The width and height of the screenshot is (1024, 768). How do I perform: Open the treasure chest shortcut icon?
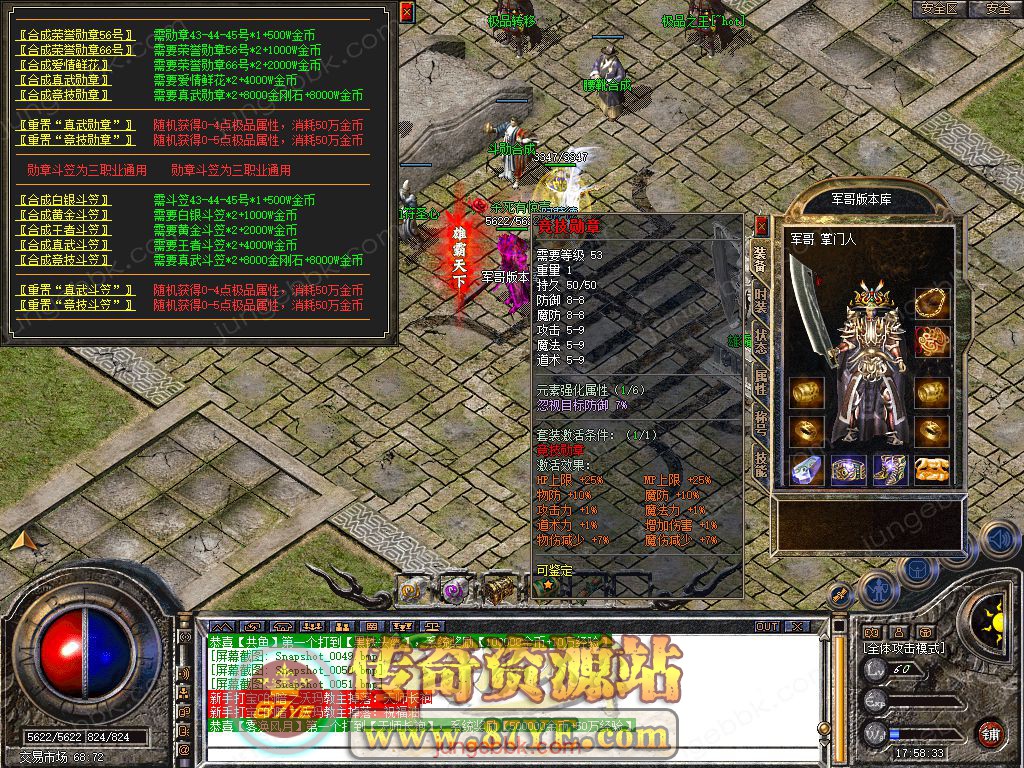pyautogui.click(x=499, y=590)
